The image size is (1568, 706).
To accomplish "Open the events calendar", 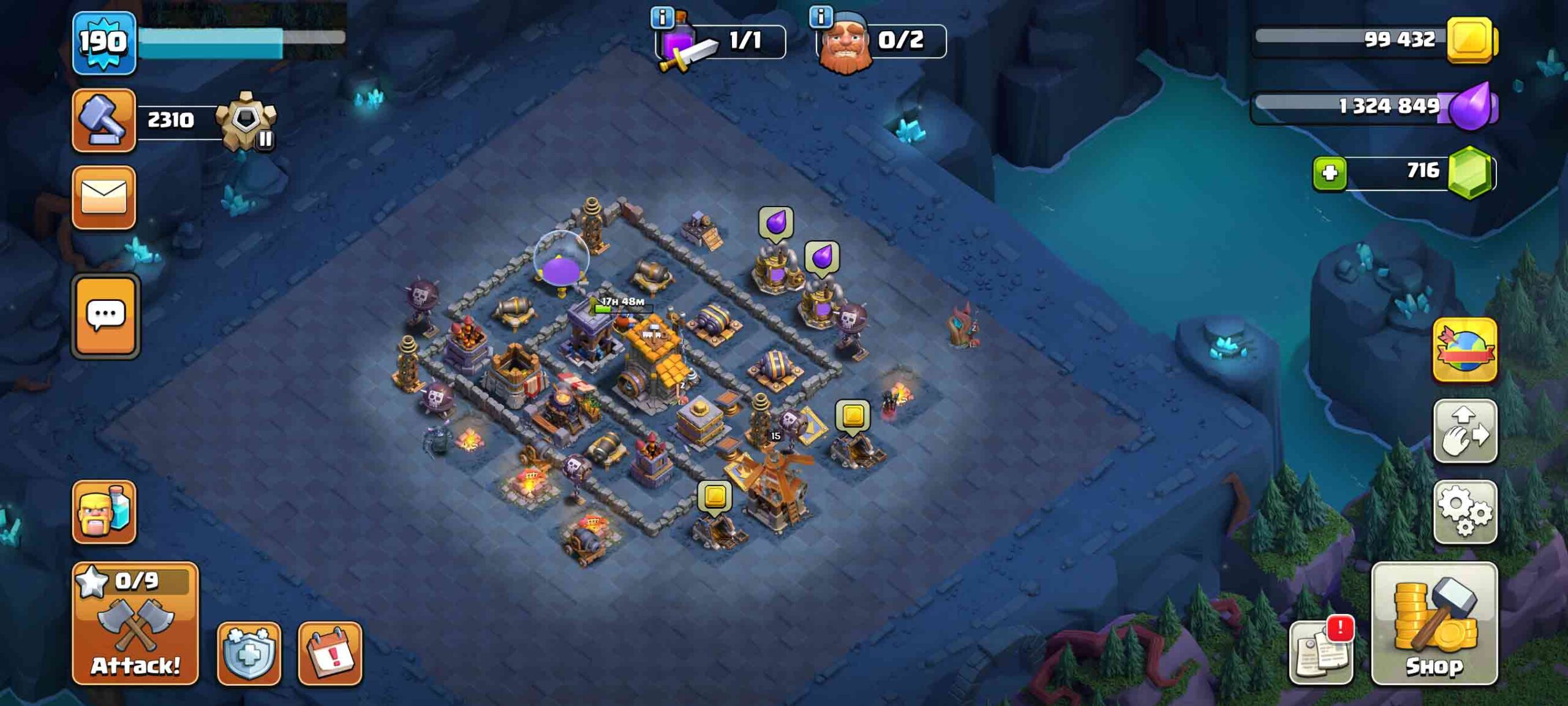I will click(330, 653).
